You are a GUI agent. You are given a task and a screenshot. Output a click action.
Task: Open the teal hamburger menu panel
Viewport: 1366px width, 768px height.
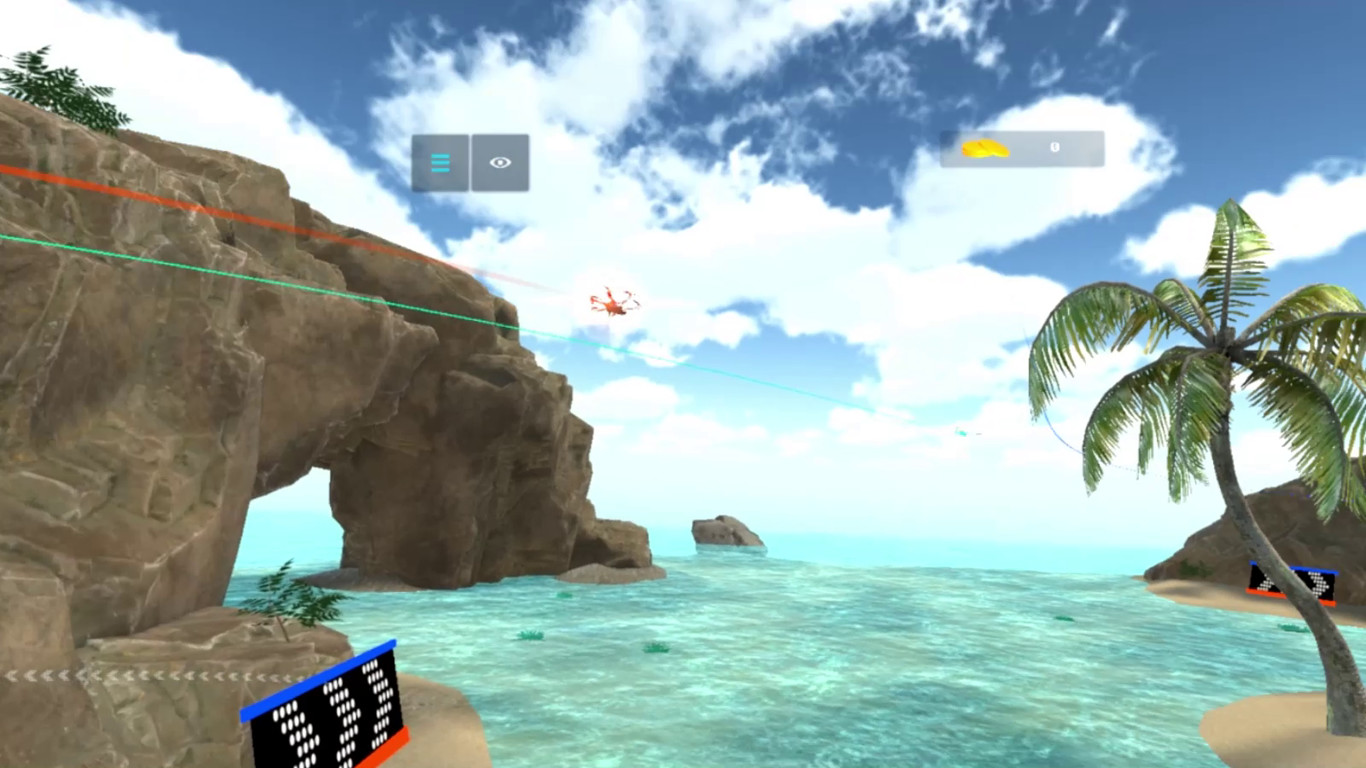pos(441,161)
